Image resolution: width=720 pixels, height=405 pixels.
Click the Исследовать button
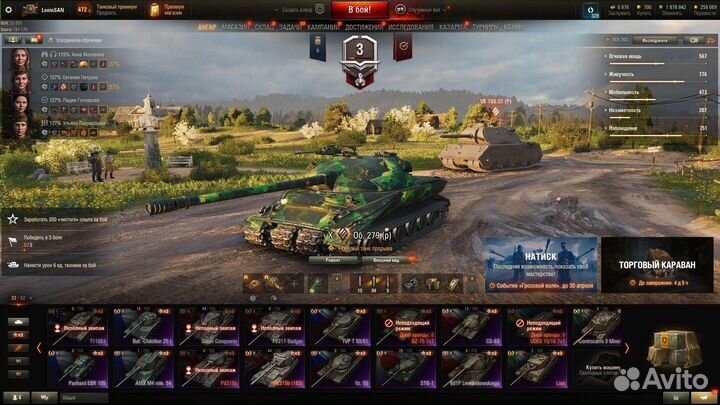coord(655,40)
